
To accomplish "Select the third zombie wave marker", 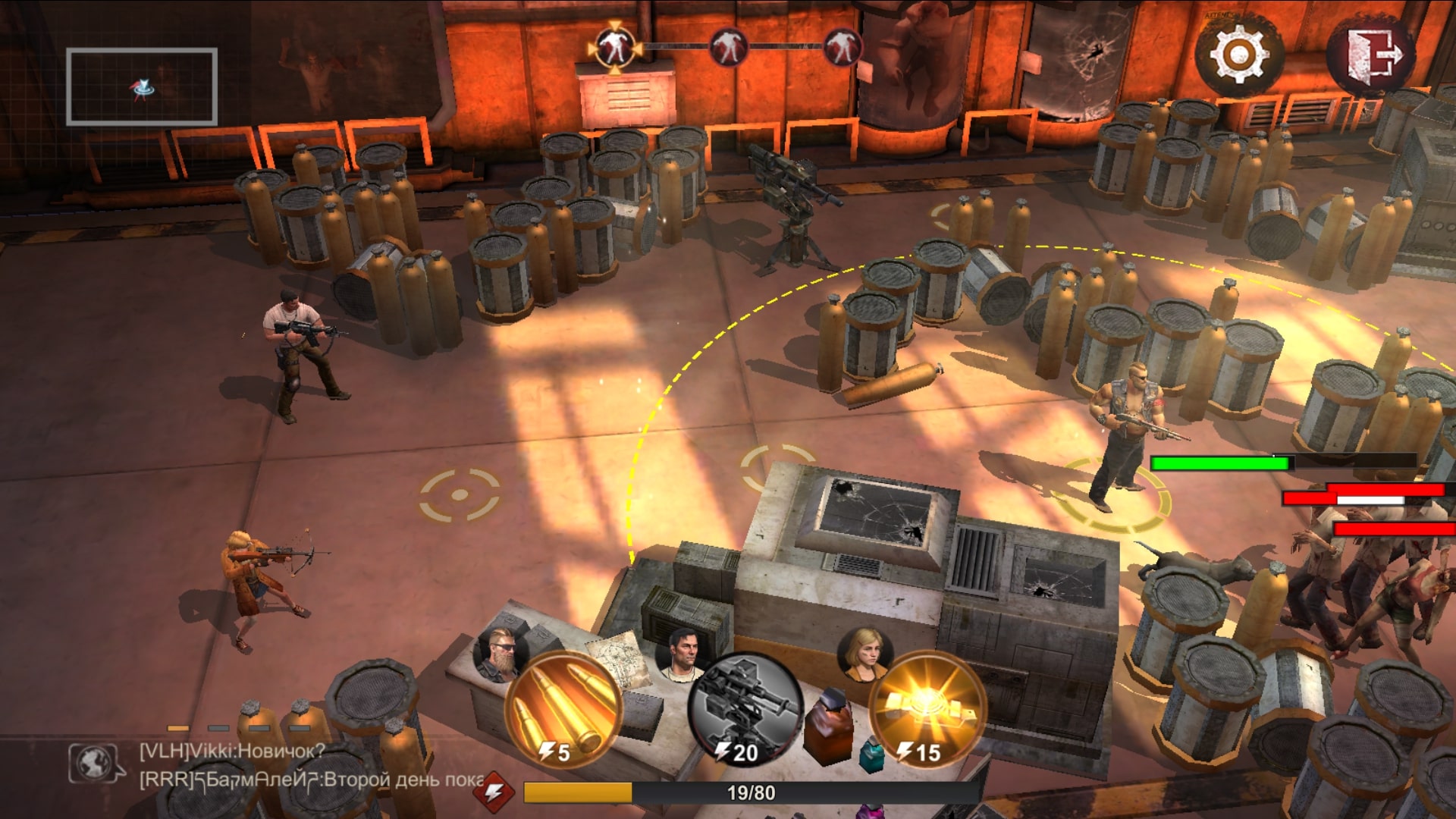I will [x=842, y=47].
